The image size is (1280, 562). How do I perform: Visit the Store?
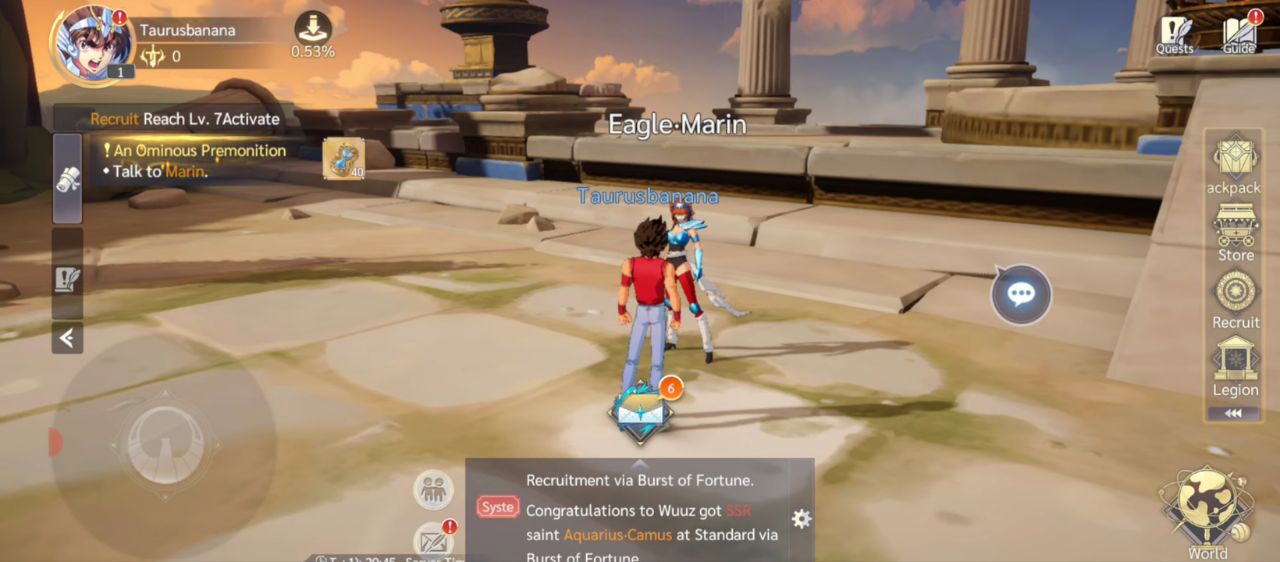pyautogui.click(x=1236, y=233)
